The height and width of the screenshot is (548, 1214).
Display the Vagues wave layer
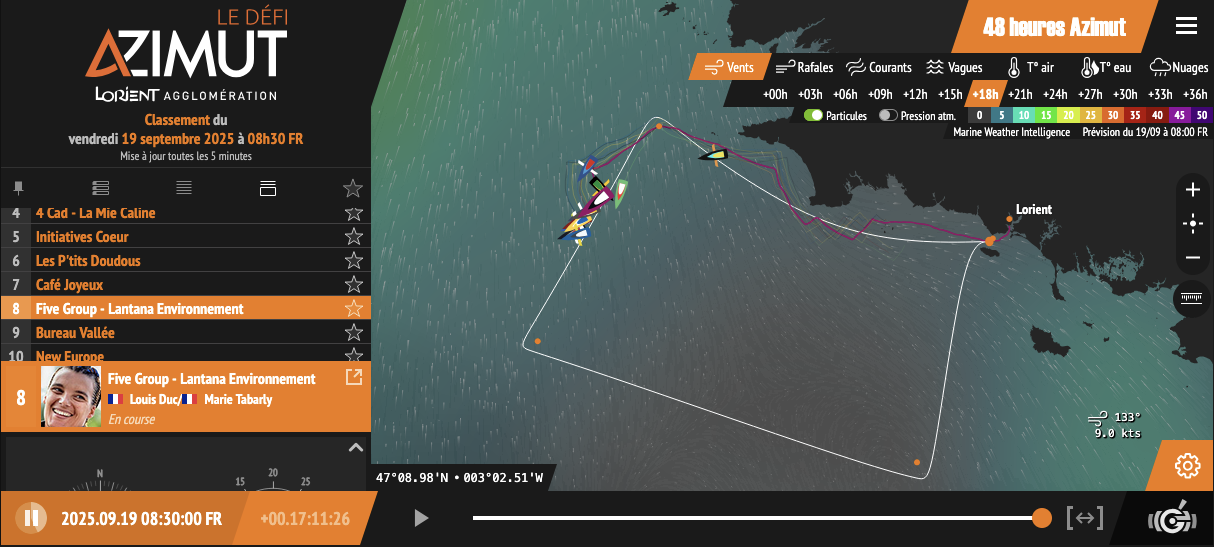(953, 68)
